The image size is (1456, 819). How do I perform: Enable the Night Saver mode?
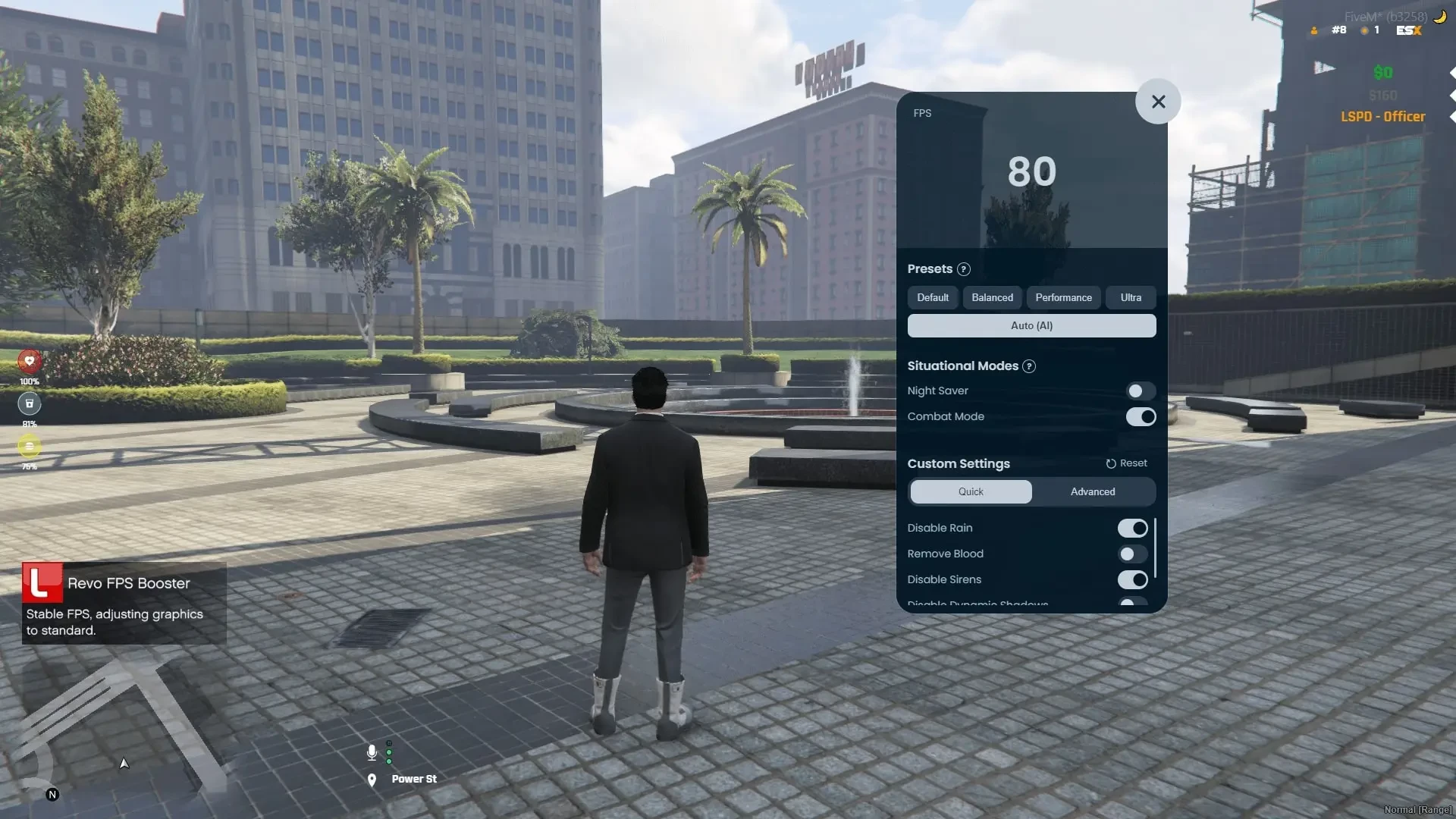click(1140, 391)
